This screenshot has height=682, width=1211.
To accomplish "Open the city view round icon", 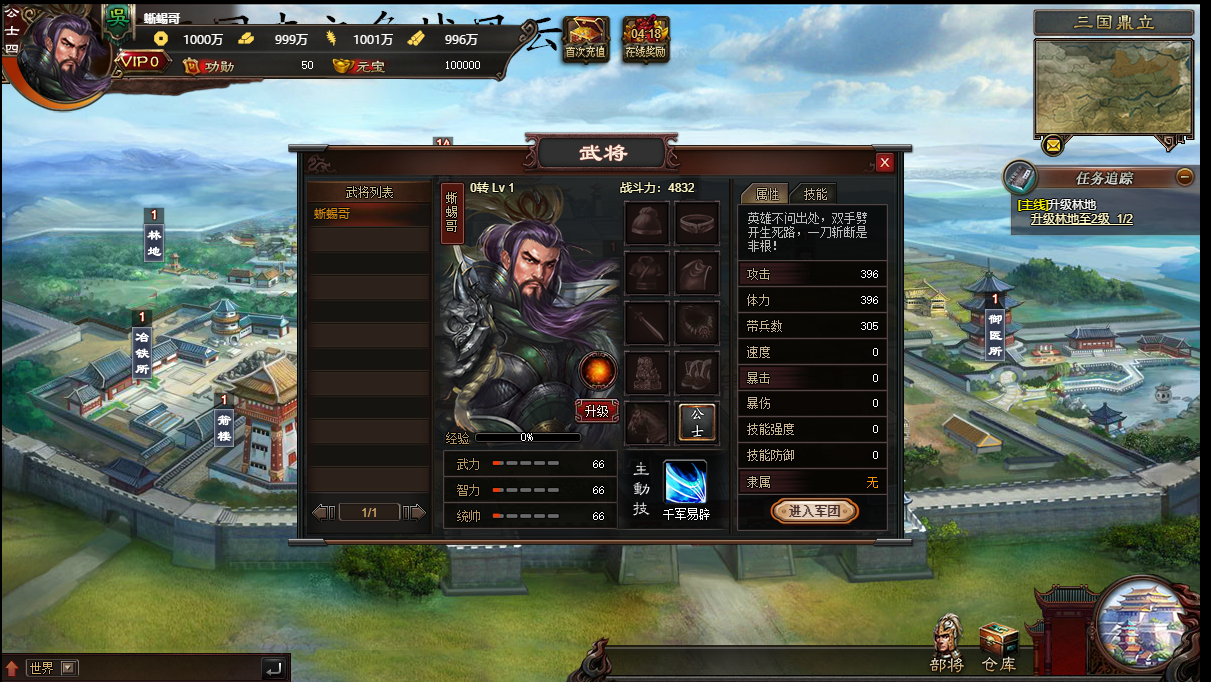I will (x=1146, y=627).
